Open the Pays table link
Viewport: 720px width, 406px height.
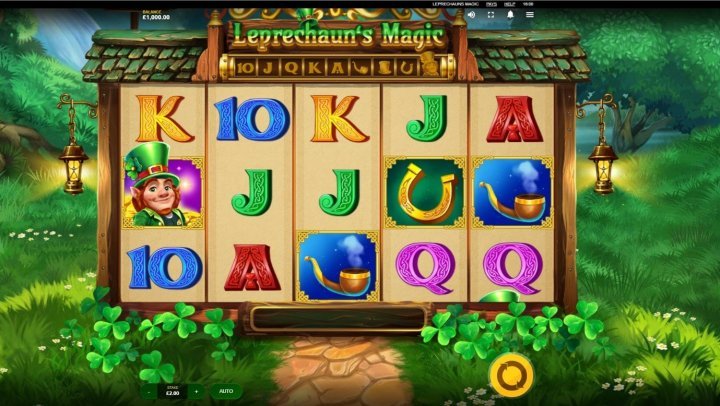click(491, 4)
